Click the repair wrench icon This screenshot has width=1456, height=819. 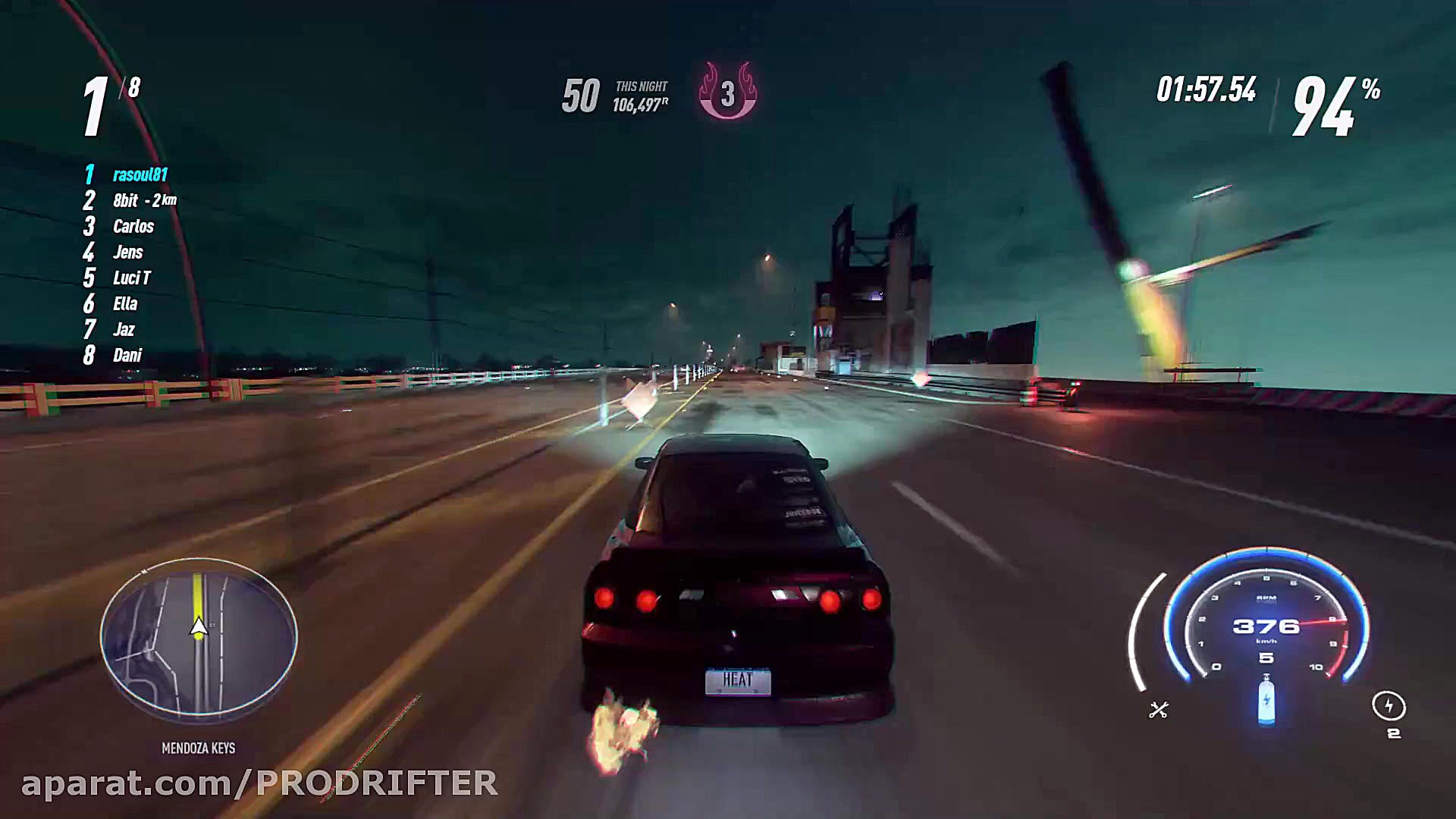[1159, 710]
